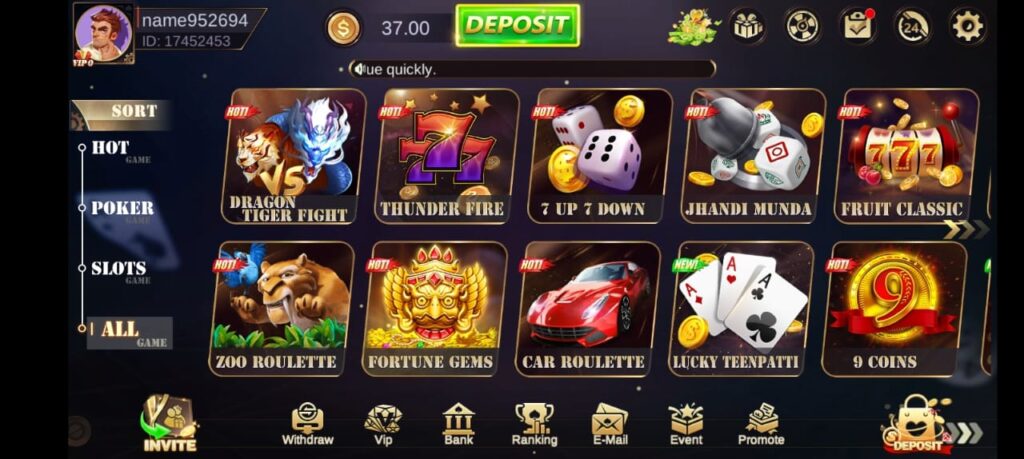Select the Poker category tab
This screenshot has height=459, width=1024.
122,208
